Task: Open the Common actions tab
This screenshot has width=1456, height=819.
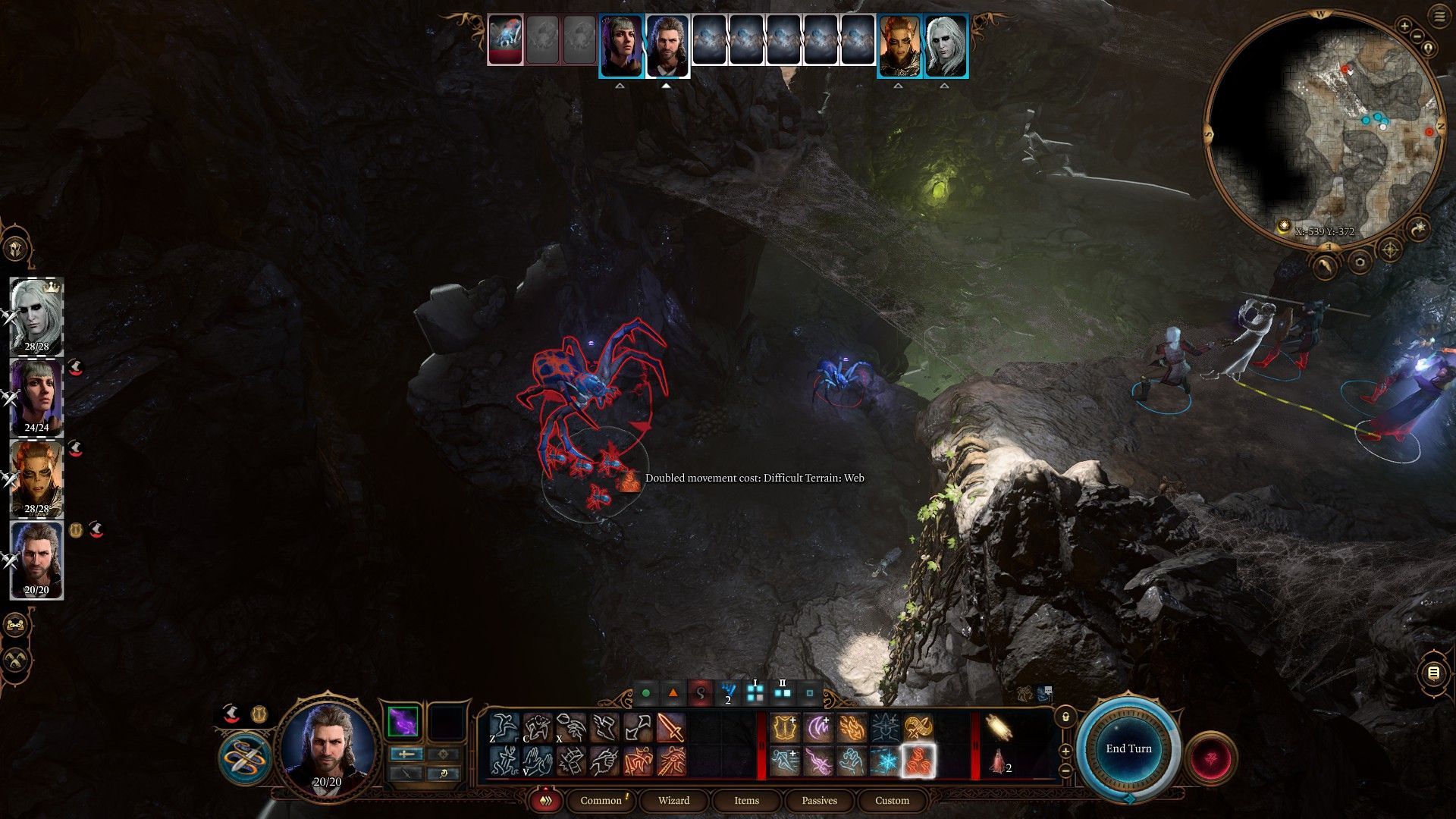Action: point(601,800)
